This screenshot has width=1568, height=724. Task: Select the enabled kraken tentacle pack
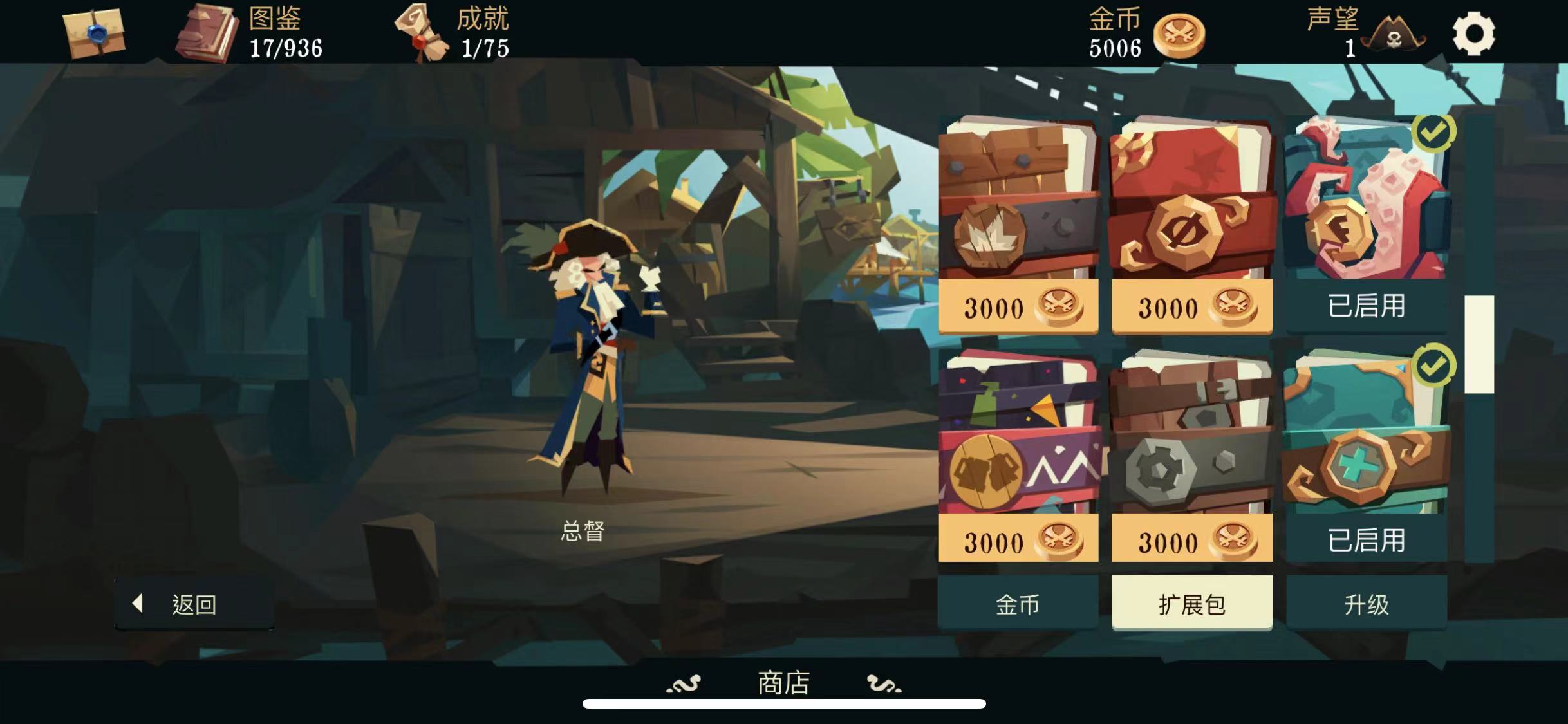click(x=1366, y=225)
